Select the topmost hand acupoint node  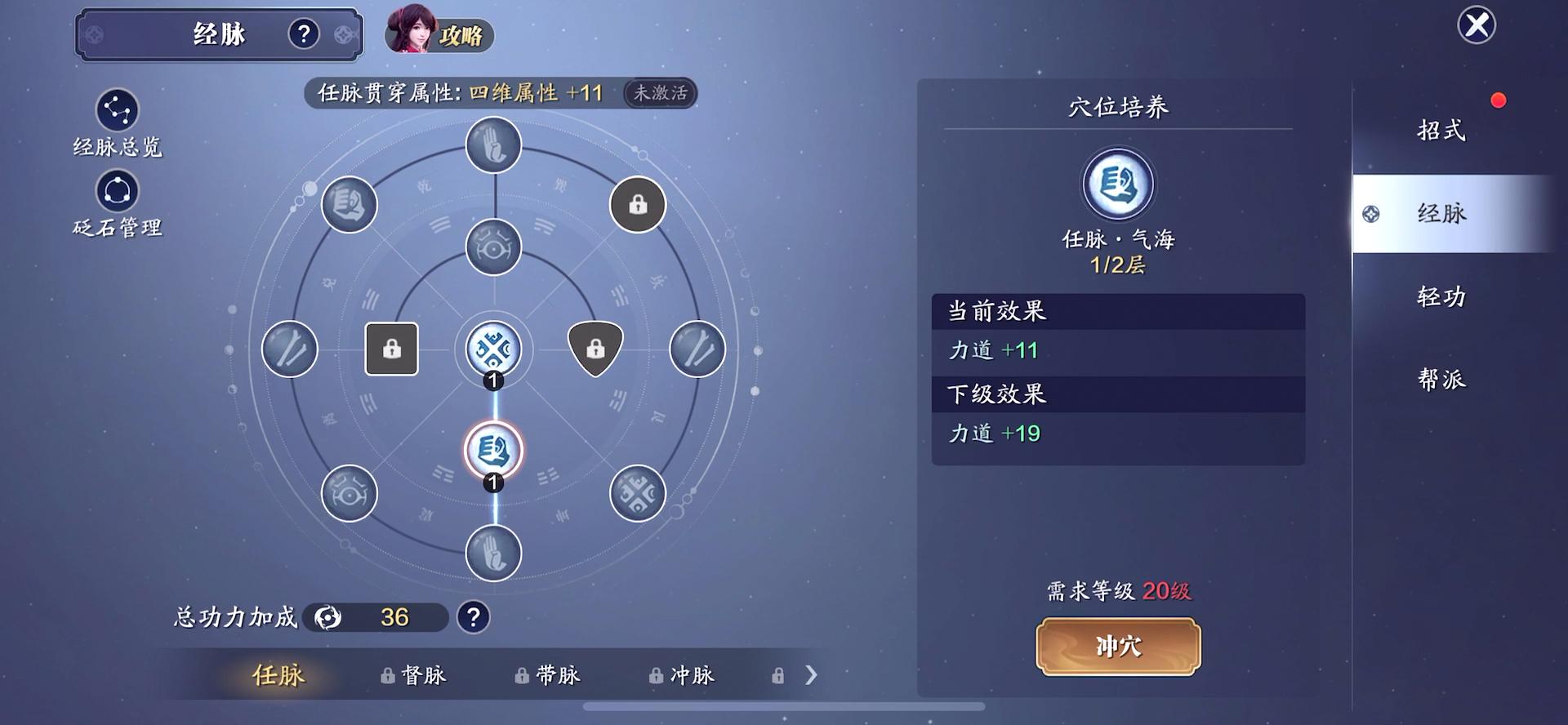pos(492,144)
